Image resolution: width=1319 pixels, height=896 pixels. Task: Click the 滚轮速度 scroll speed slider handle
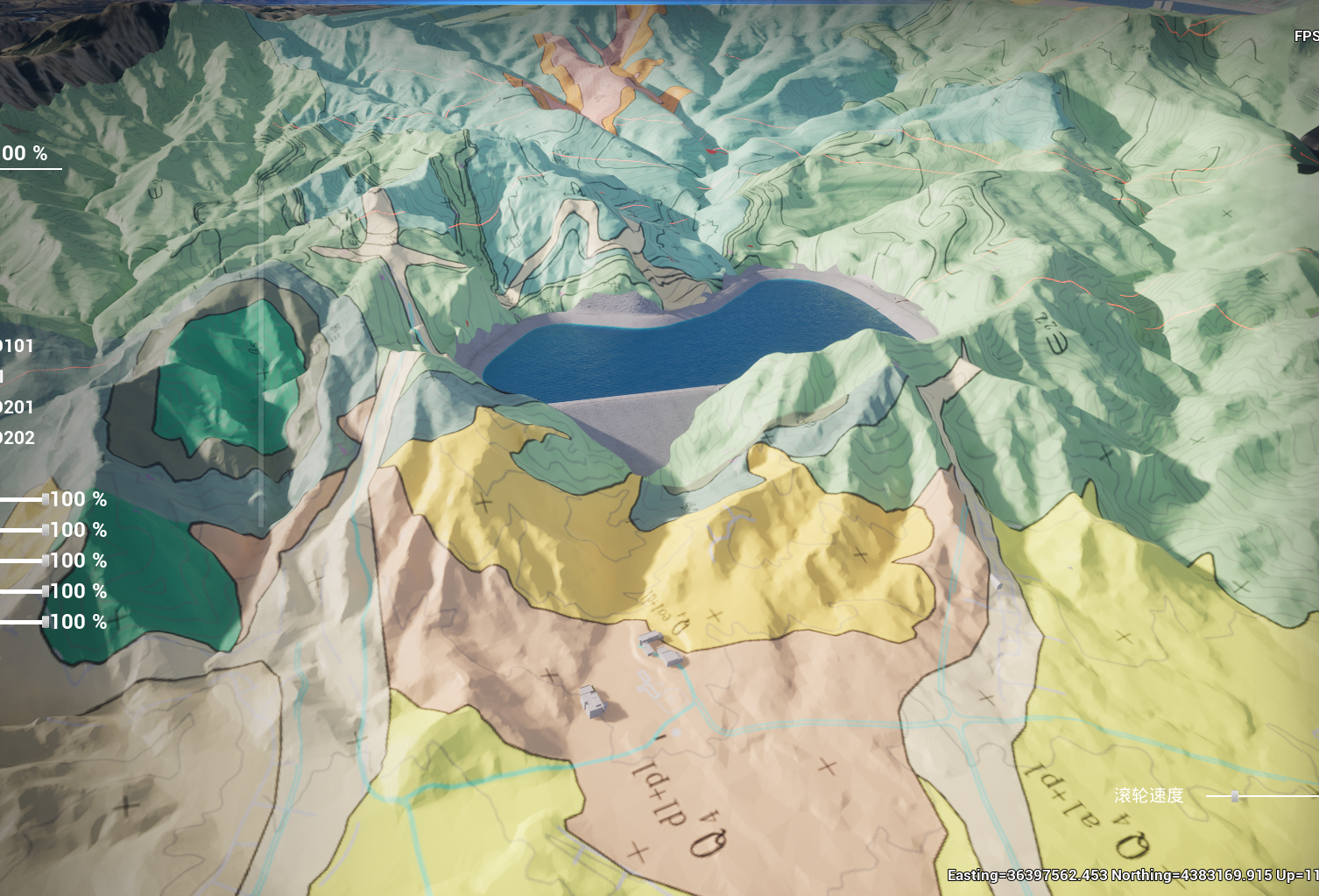[1234, 796]
